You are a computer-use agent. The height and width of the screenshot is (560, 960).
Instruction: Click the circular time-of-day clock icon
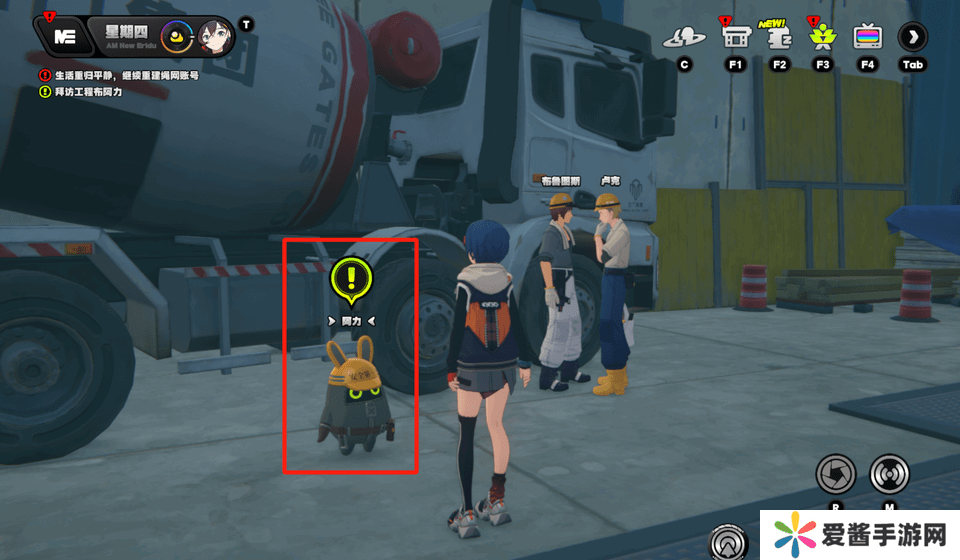177,37
